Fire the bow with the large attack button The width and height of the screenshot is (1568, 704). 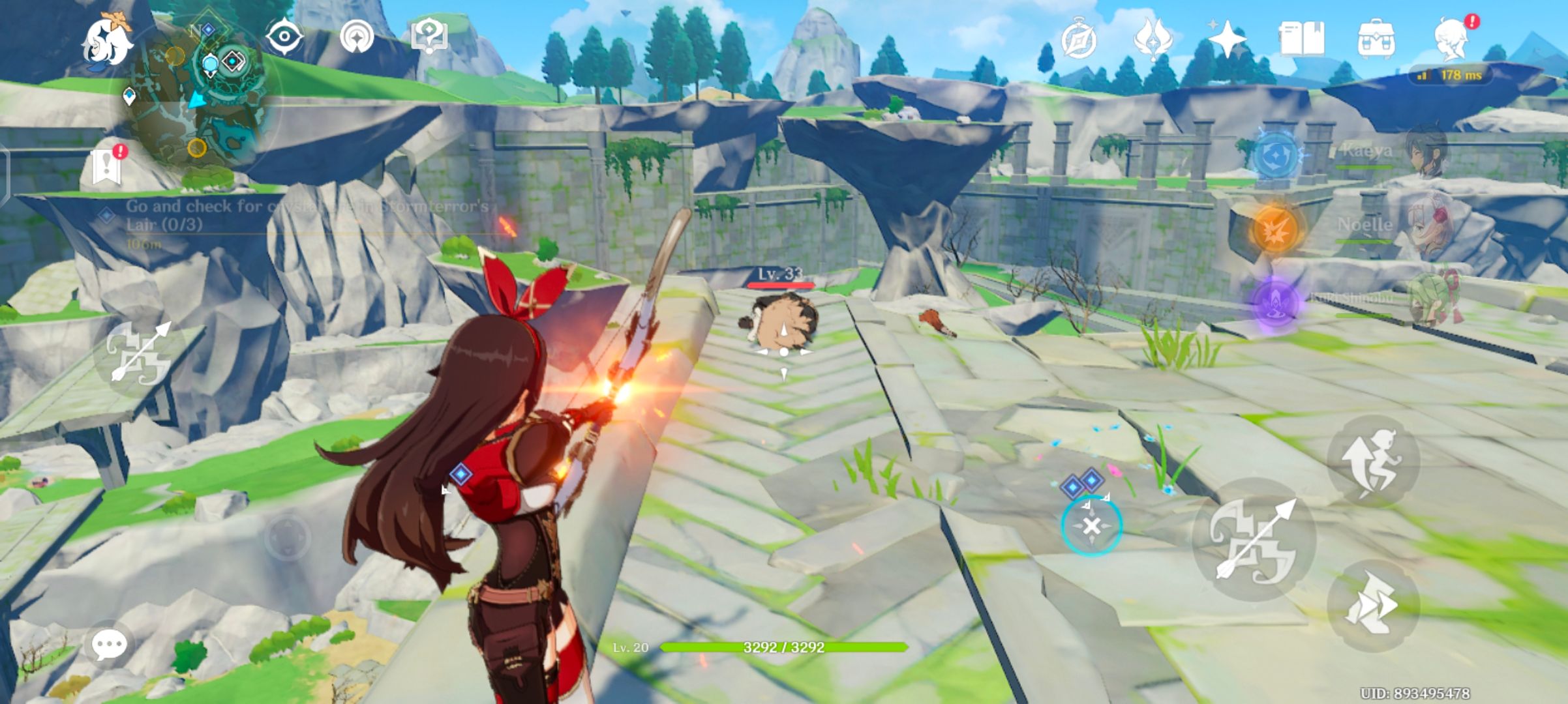1254,540
